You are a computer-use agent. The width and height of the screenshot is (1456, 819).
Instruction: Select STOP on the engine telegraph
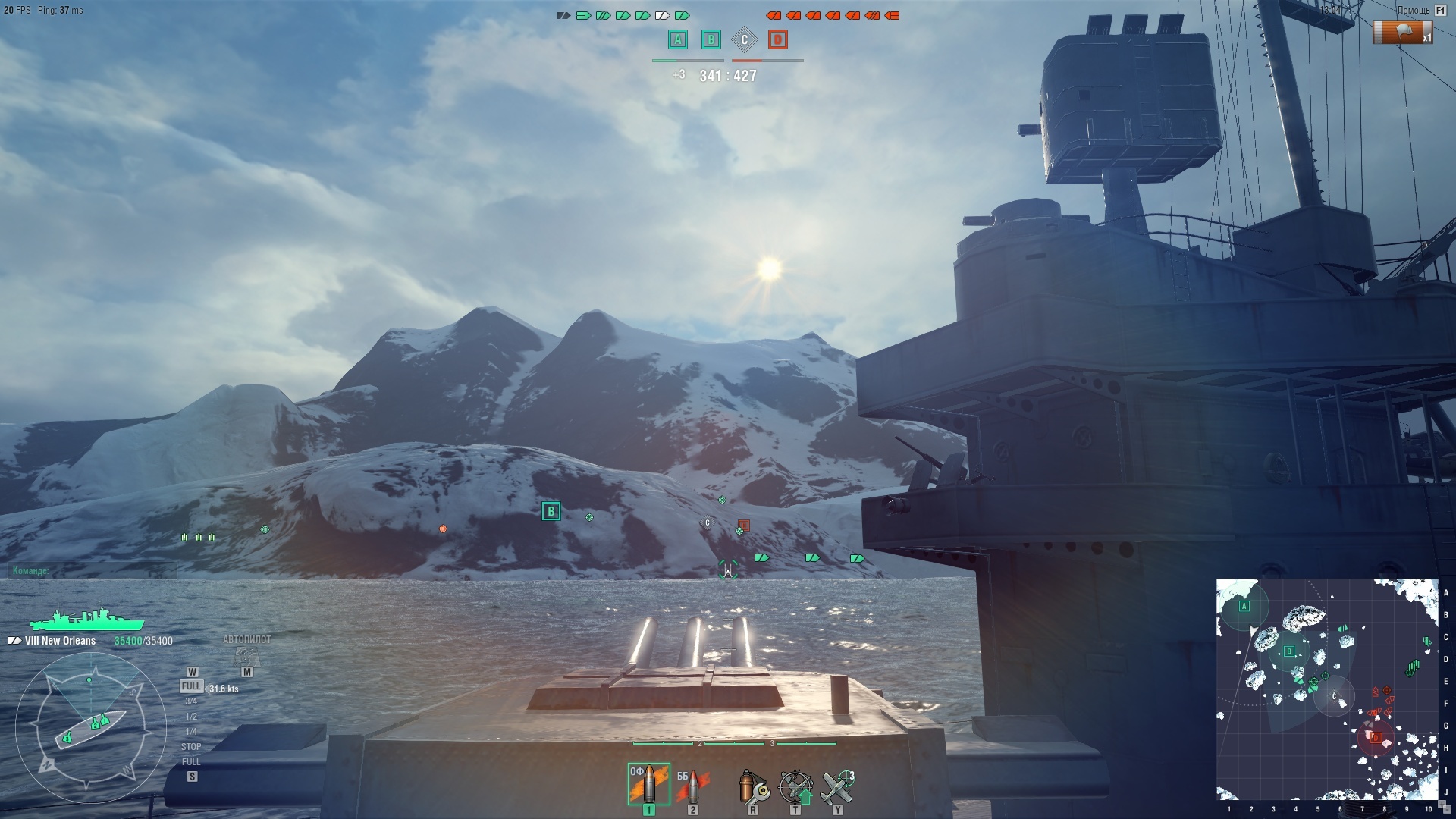coord(191,747)
